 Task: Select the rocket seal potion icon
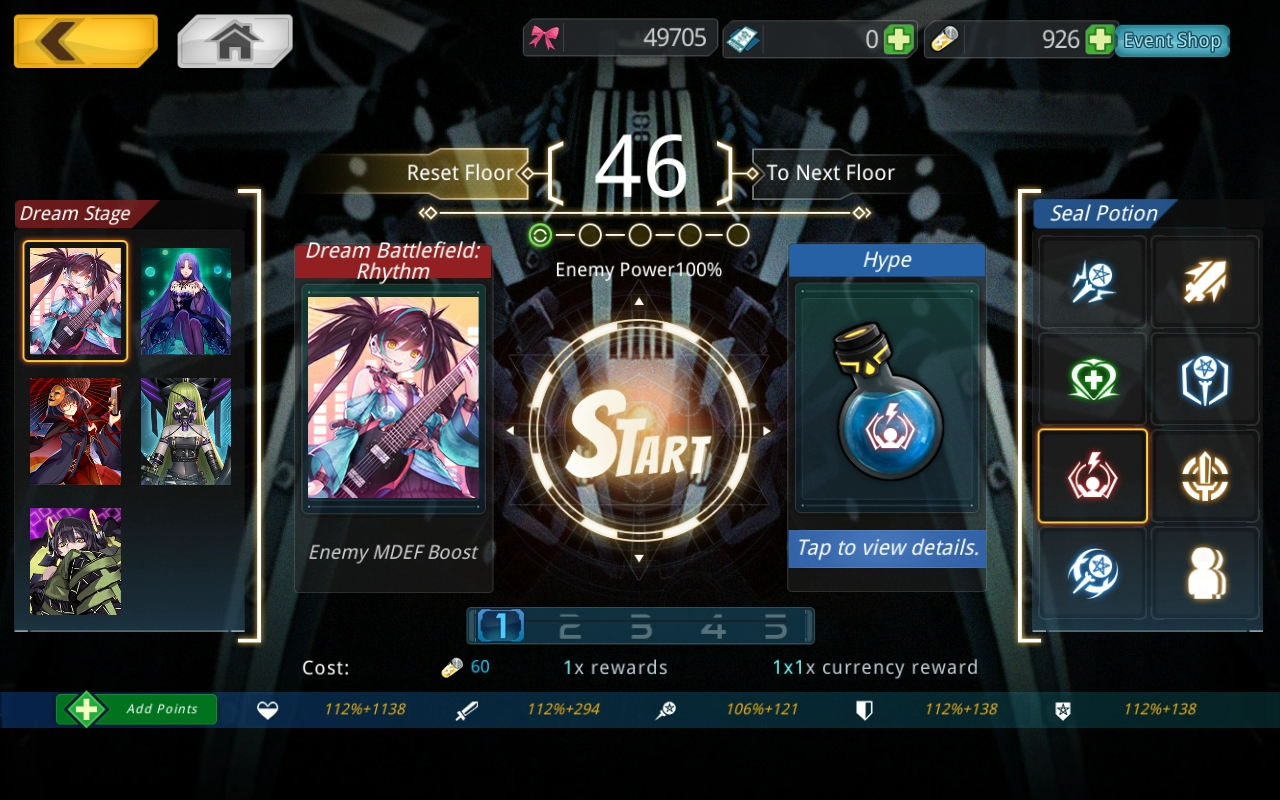(1204, 283)
